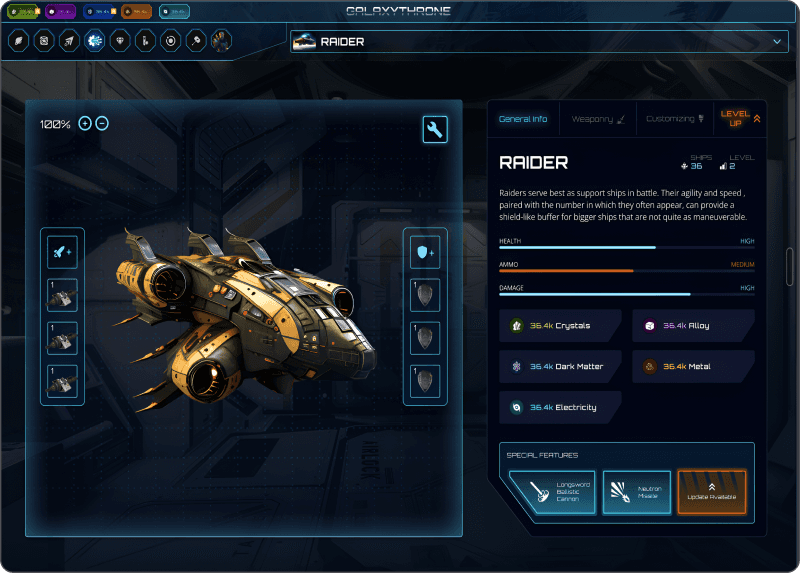Choose the Neutron Missile special feature
Image resolution: width=800 pixels, height=573 pixels.
click(636, 492)
